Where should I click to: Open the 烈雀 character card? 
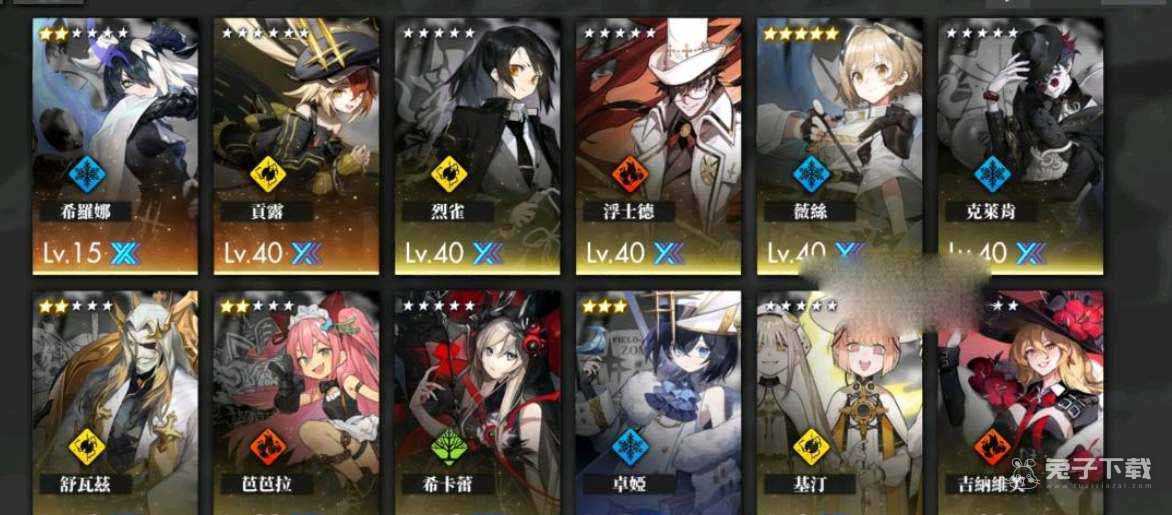477,145
